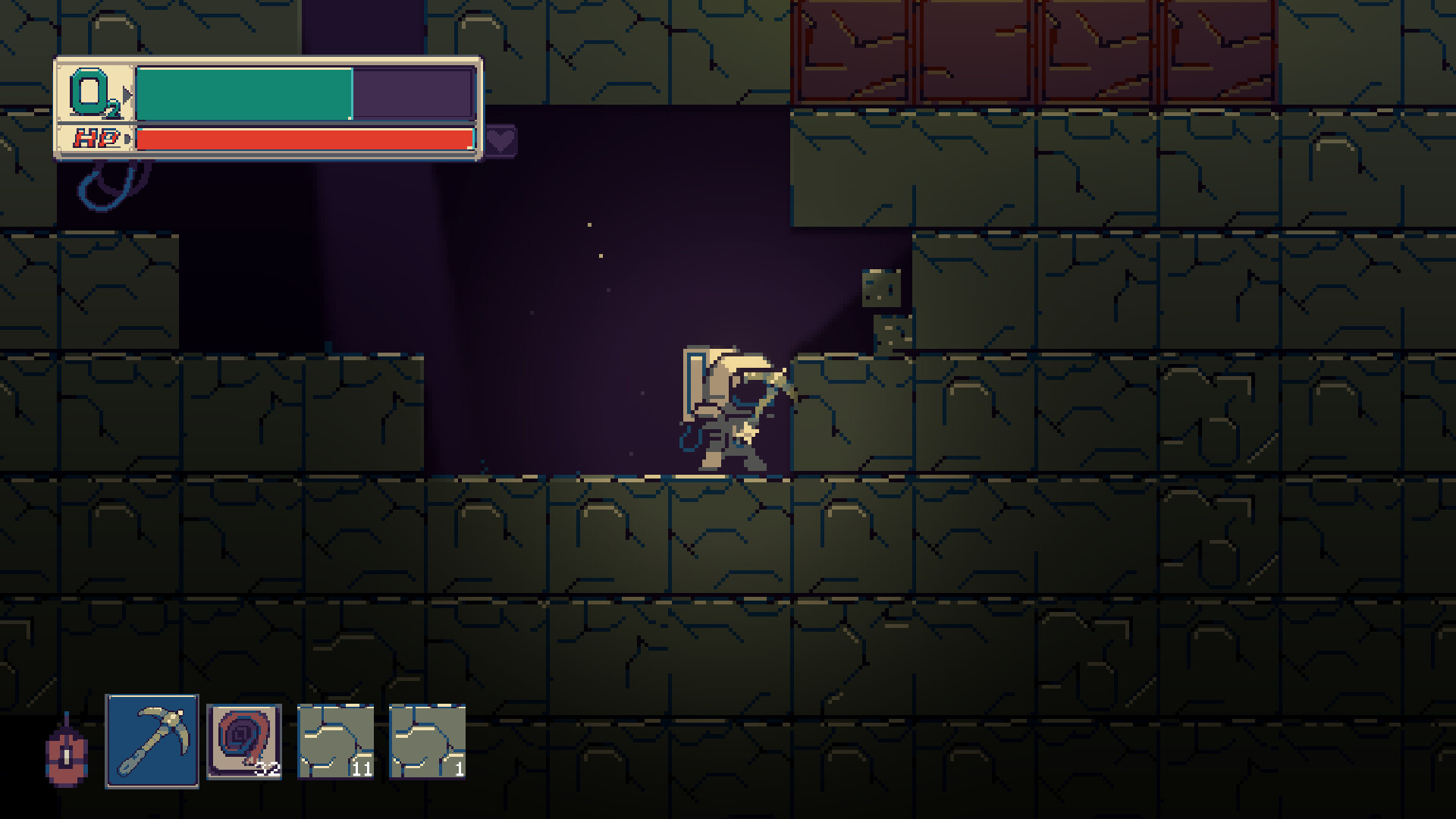The width and height of the screenshot is (1456, 819).
Task: Click the count 11 label on the block slot
Action: (362, 768)
